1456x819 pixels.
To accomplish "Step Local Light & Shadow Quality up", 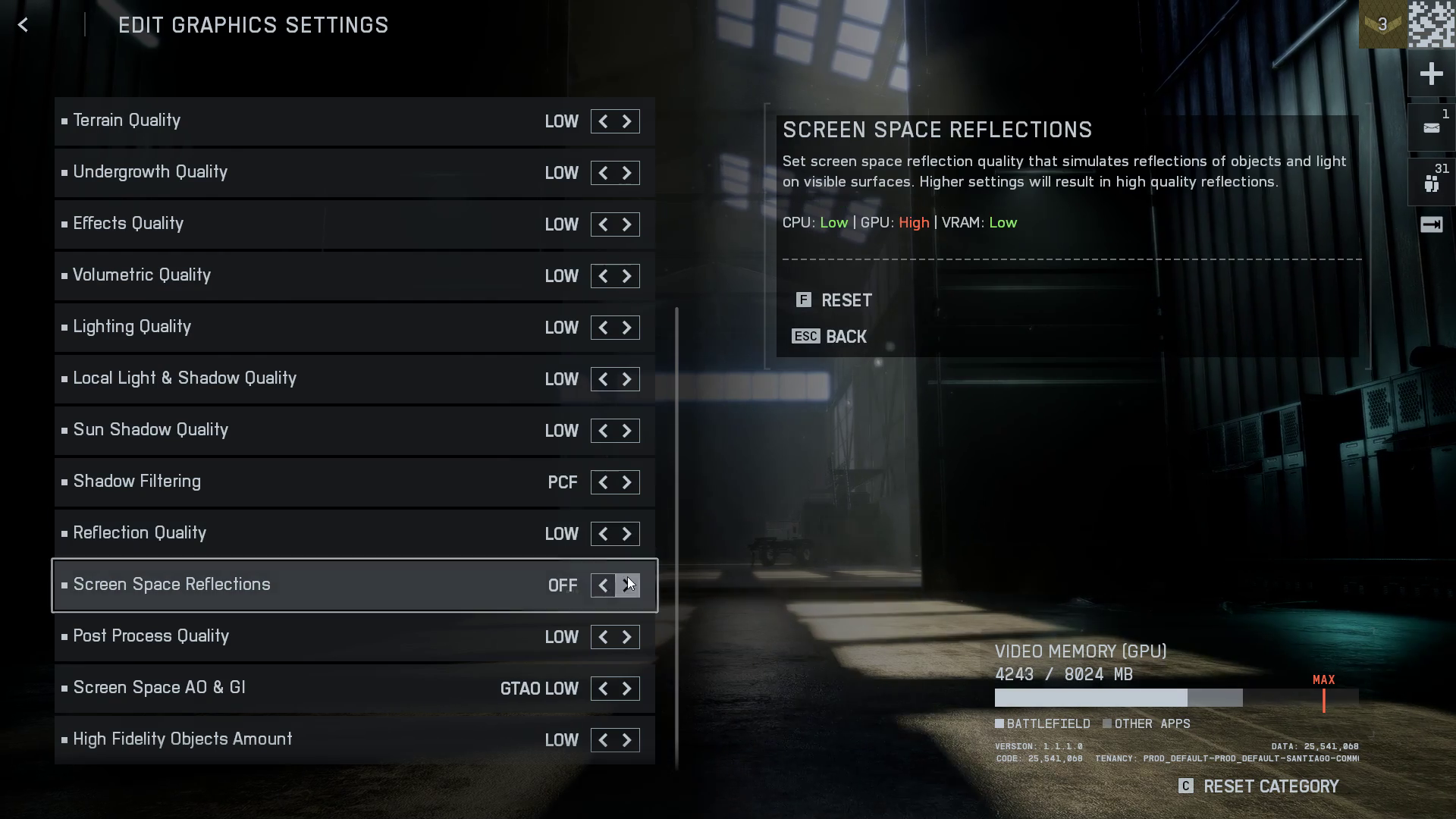I will (627, 379).
